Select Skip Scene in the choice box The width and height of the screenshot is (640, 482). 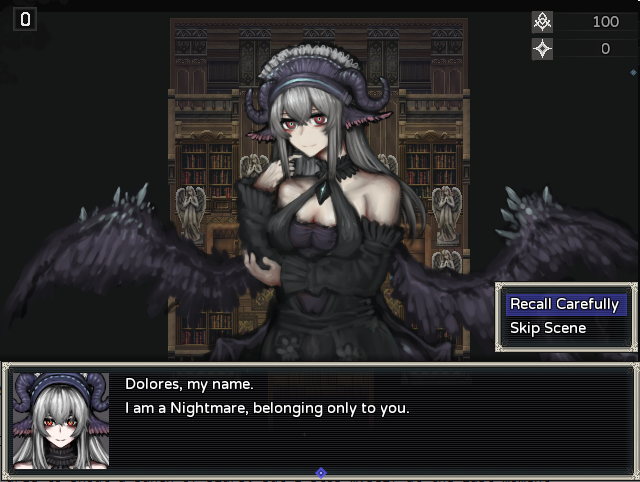coord(548,328)
